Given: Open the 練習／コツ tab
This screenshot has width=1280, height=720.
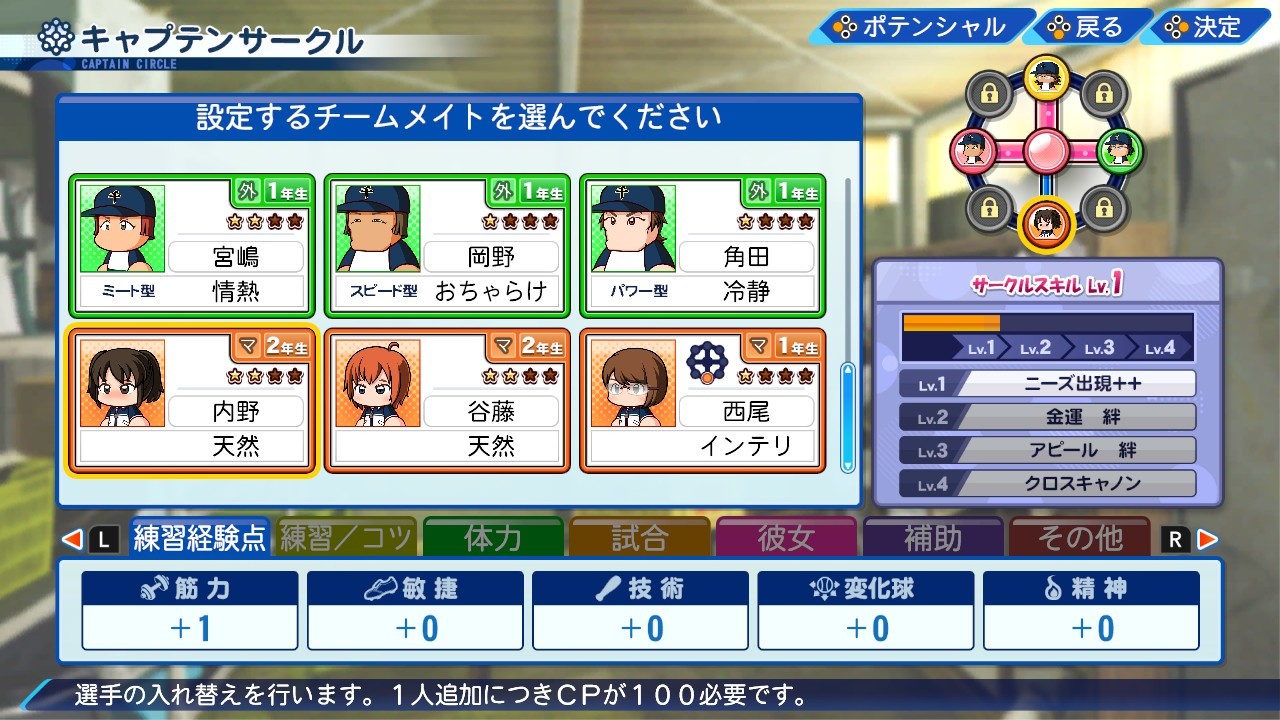Looking at the screenshot, I should pos(346,538).
